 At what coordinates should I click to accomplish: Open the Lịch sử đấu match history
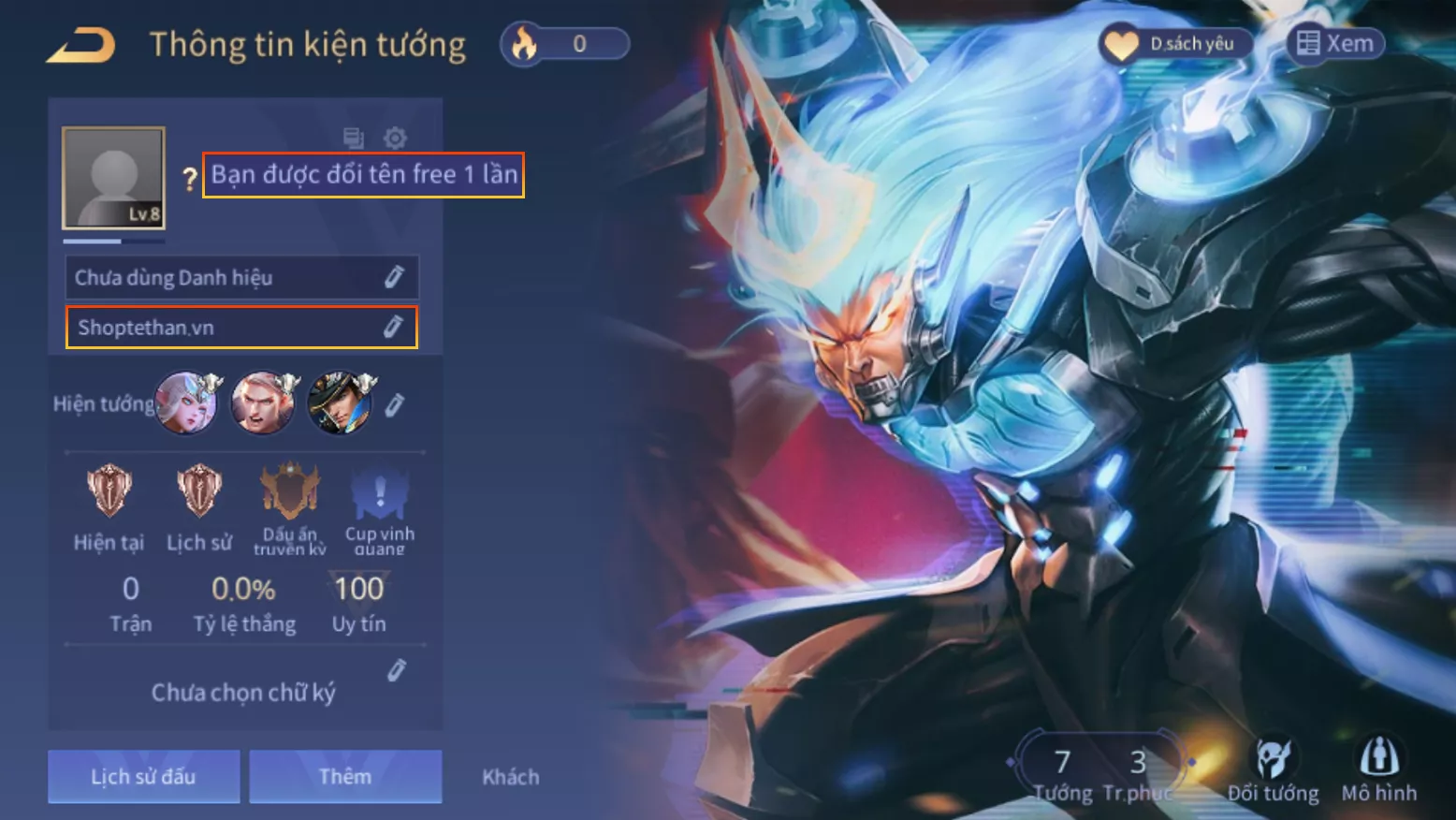click(x=143, y=776)
